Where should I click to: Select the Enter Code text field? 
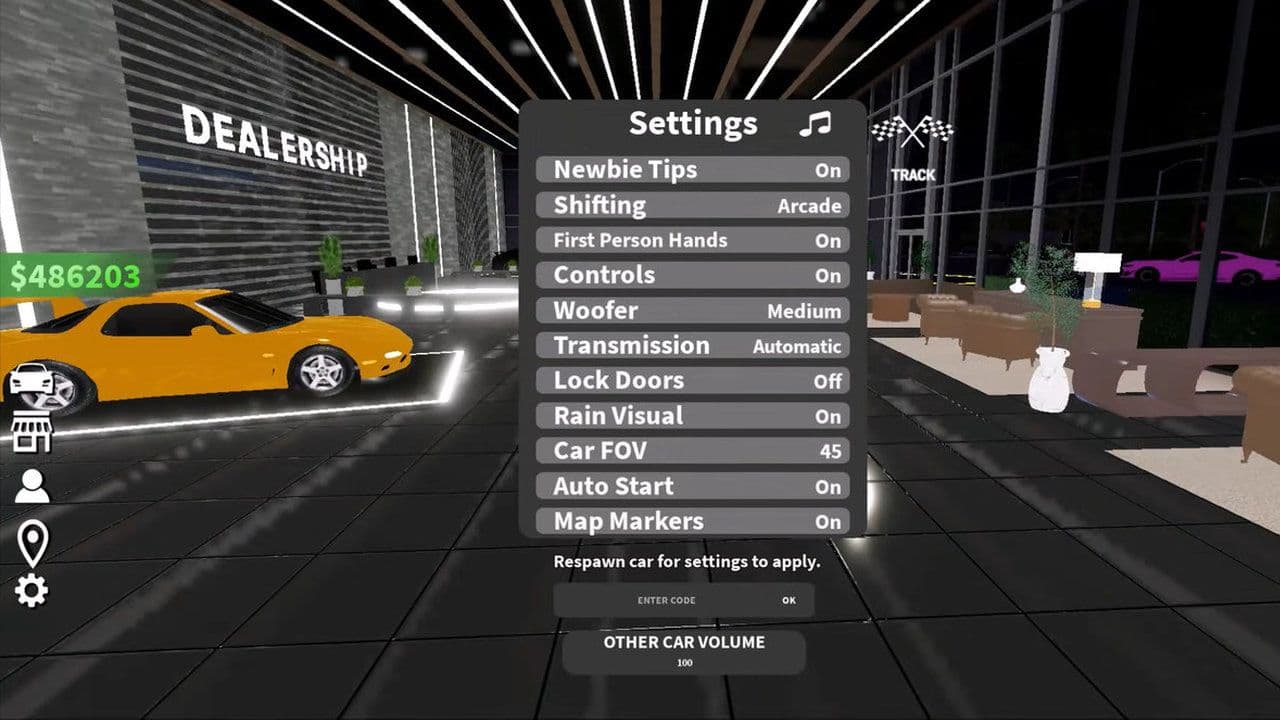pos(666,600)
